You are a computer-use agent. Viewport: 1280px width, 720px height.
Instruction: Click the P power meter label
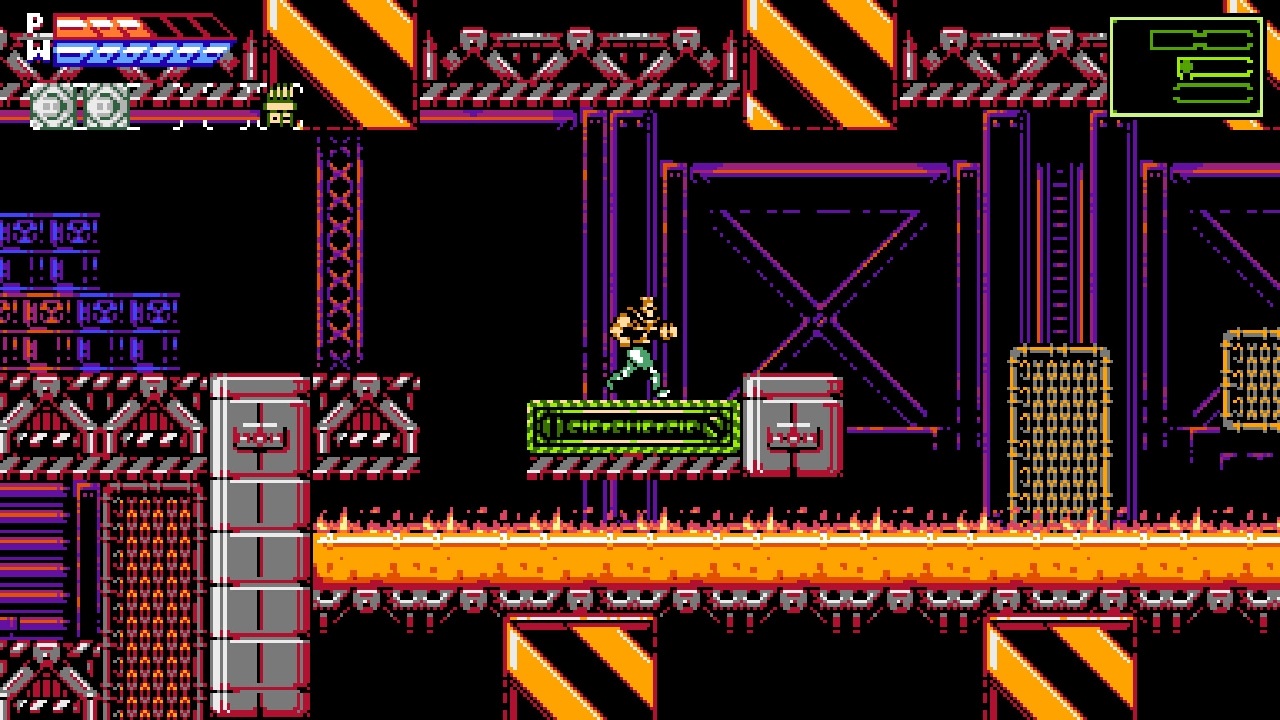coord(34,20)
